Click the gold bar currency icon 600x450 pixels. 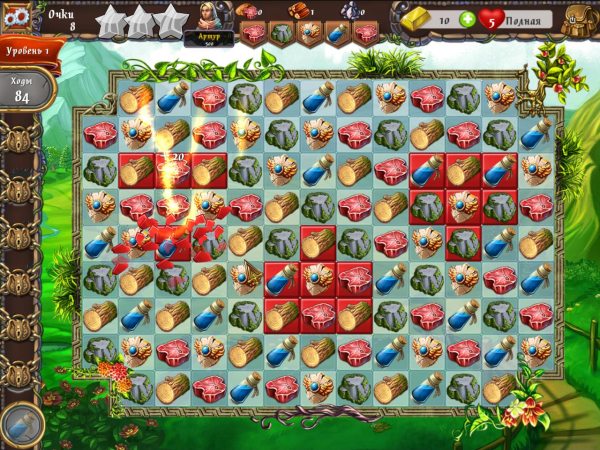[415, 18]
